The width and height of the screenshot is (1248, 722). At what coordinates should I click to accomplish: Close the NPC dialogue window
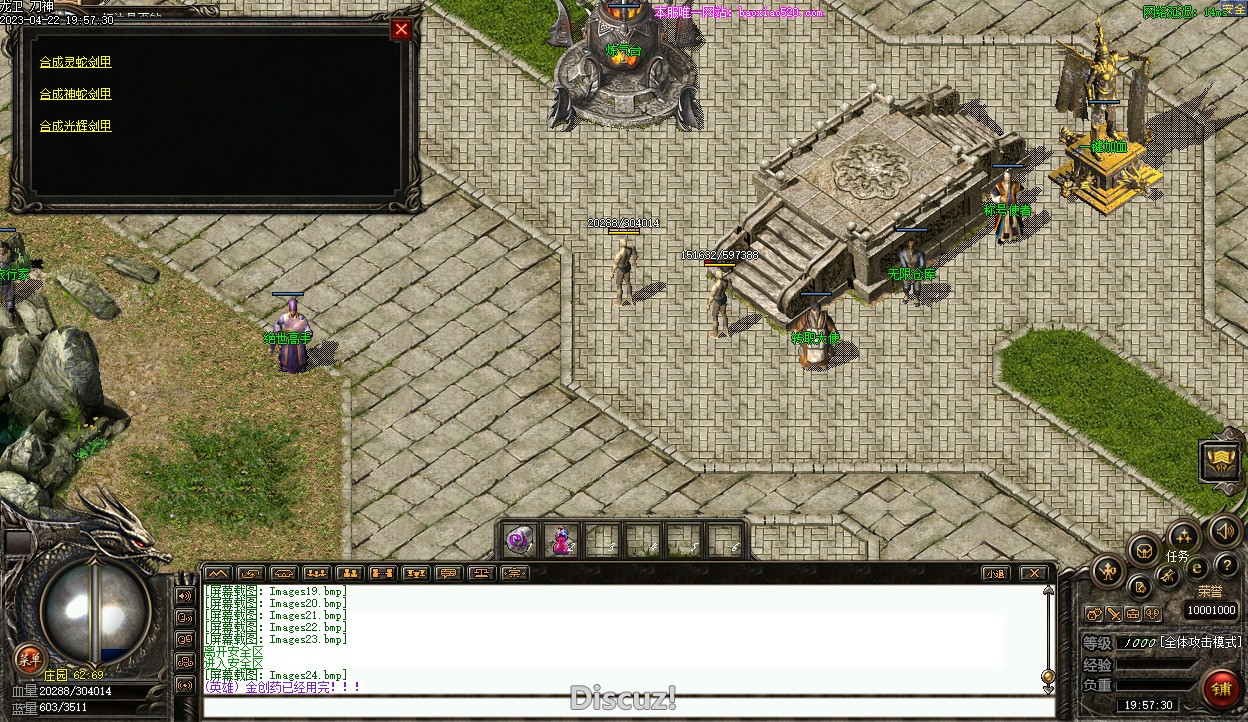click(401, 29)
